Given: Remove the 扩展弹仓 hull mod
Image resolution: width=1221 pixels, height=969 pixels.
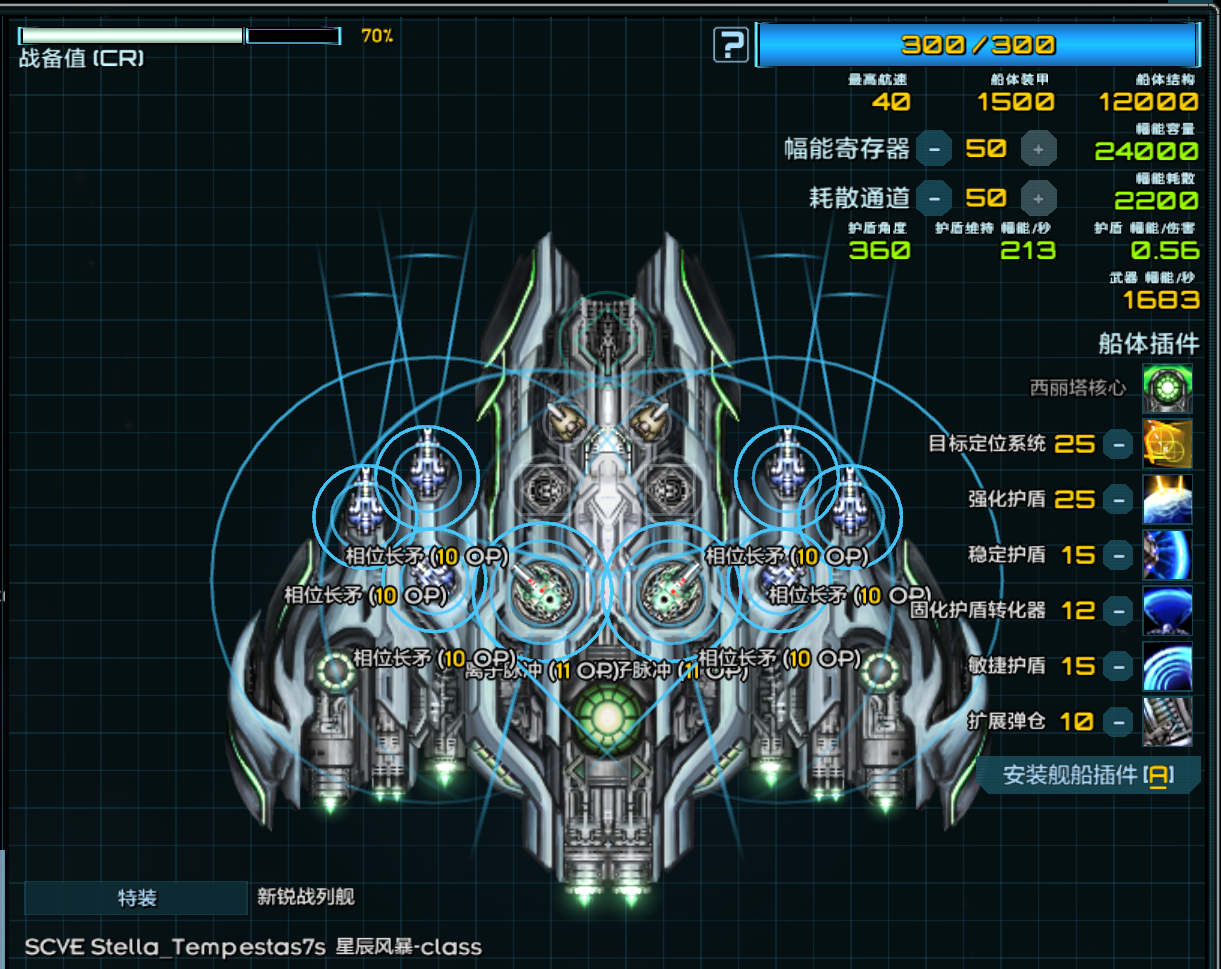Looking at the screenshot, I should pos(1118,721).
